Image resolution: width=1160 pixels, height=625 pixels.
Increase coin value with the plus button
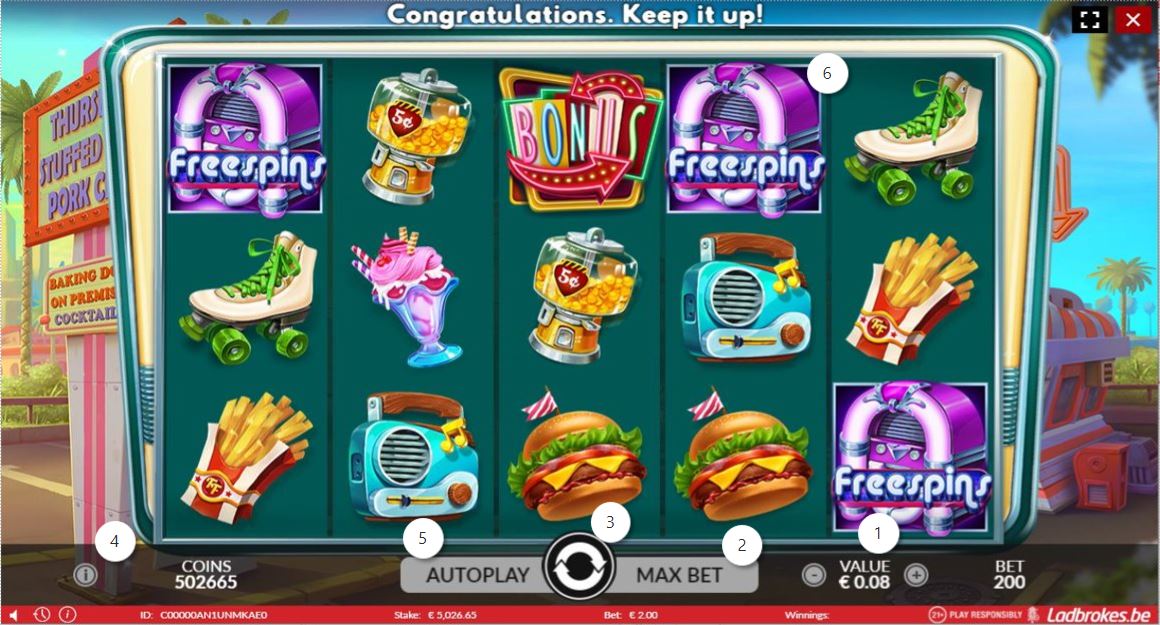(x=915, y=575)
